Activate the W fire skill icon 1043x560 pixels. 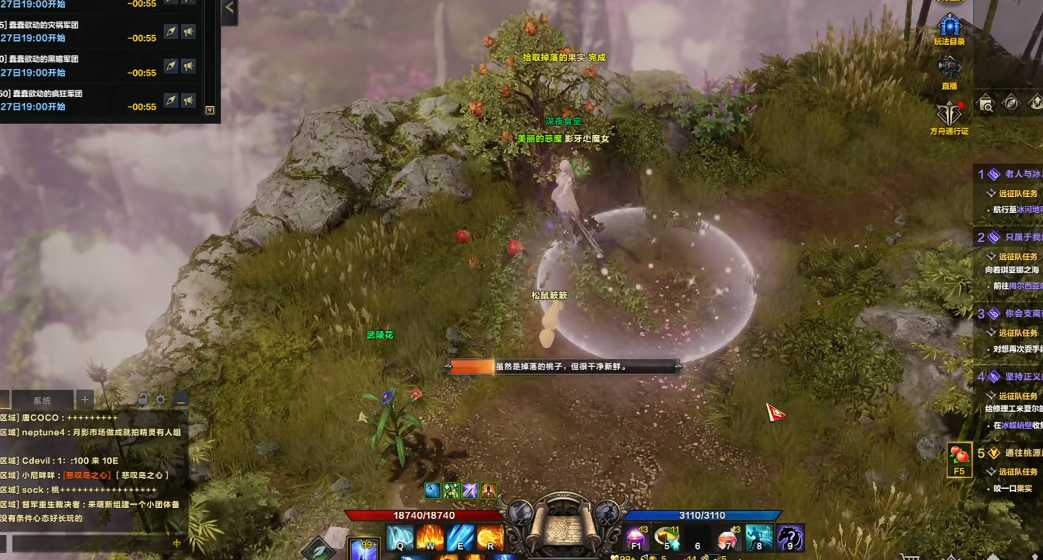pyautogui.click(x=430, y=538)
